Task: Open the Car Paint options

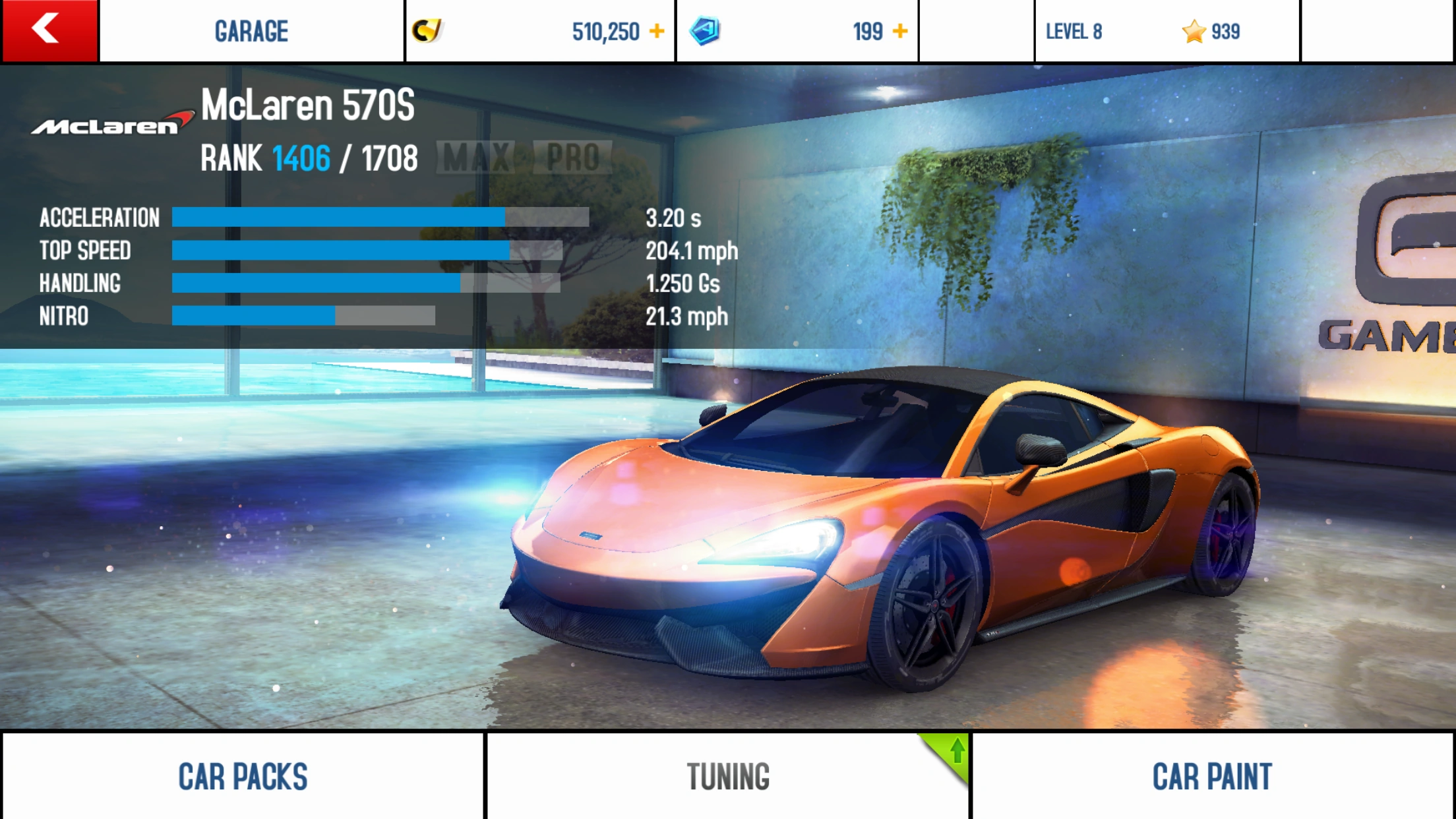Action: coord(1212,776)
